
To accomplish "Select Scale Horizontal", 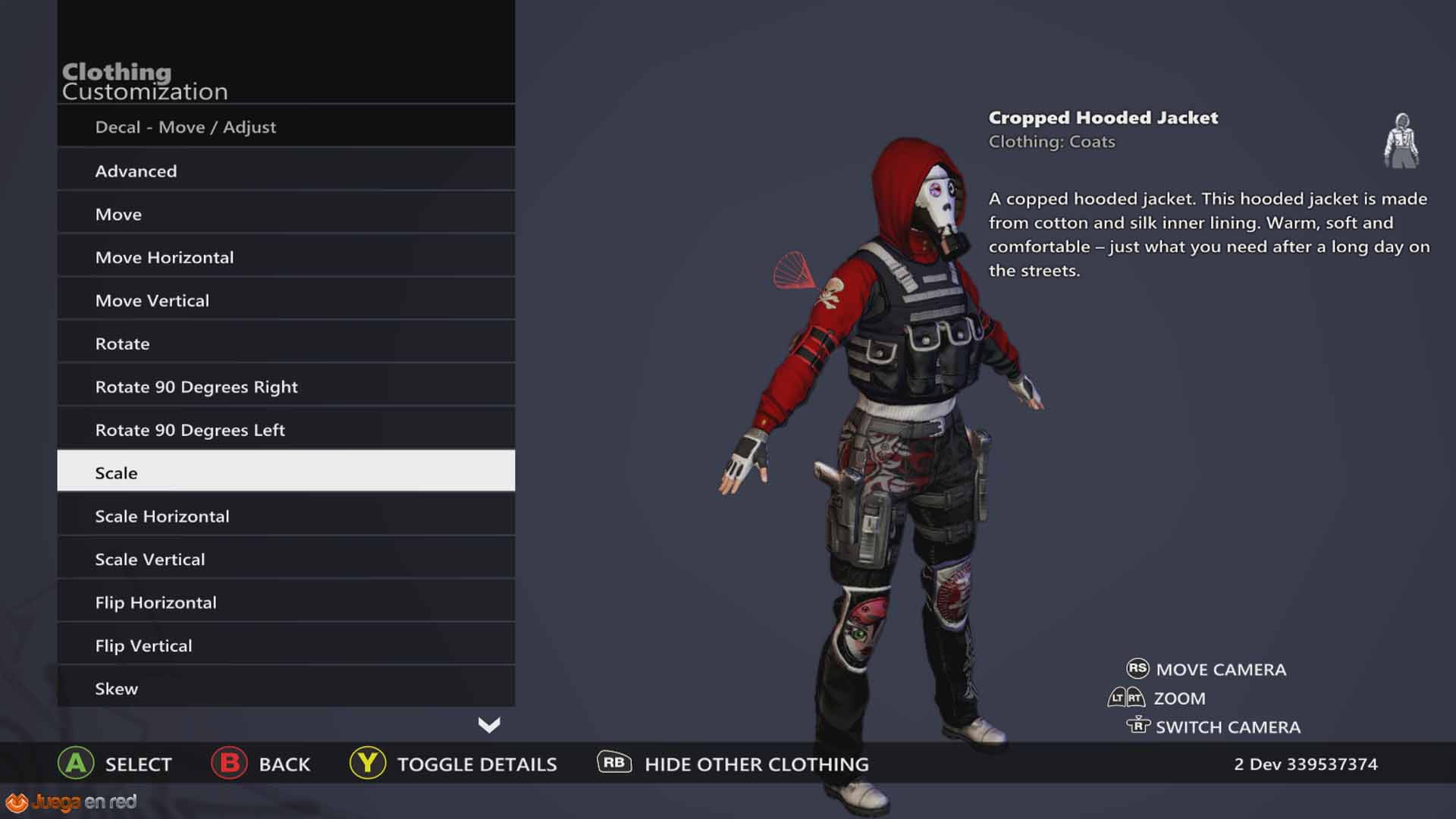I will pyautogui.click(x=286, y=516).
